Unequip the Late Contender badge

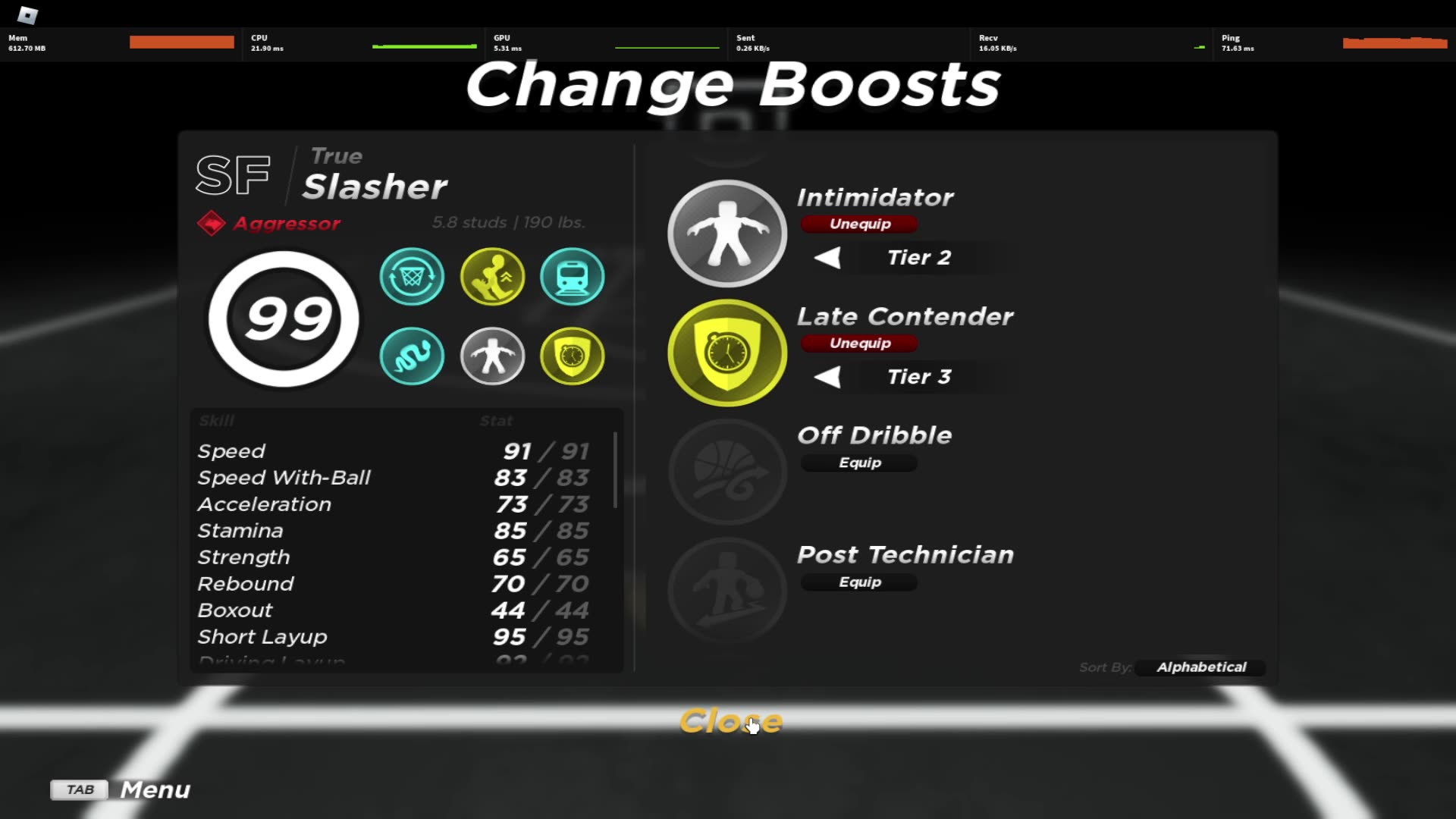pos(858,343)
